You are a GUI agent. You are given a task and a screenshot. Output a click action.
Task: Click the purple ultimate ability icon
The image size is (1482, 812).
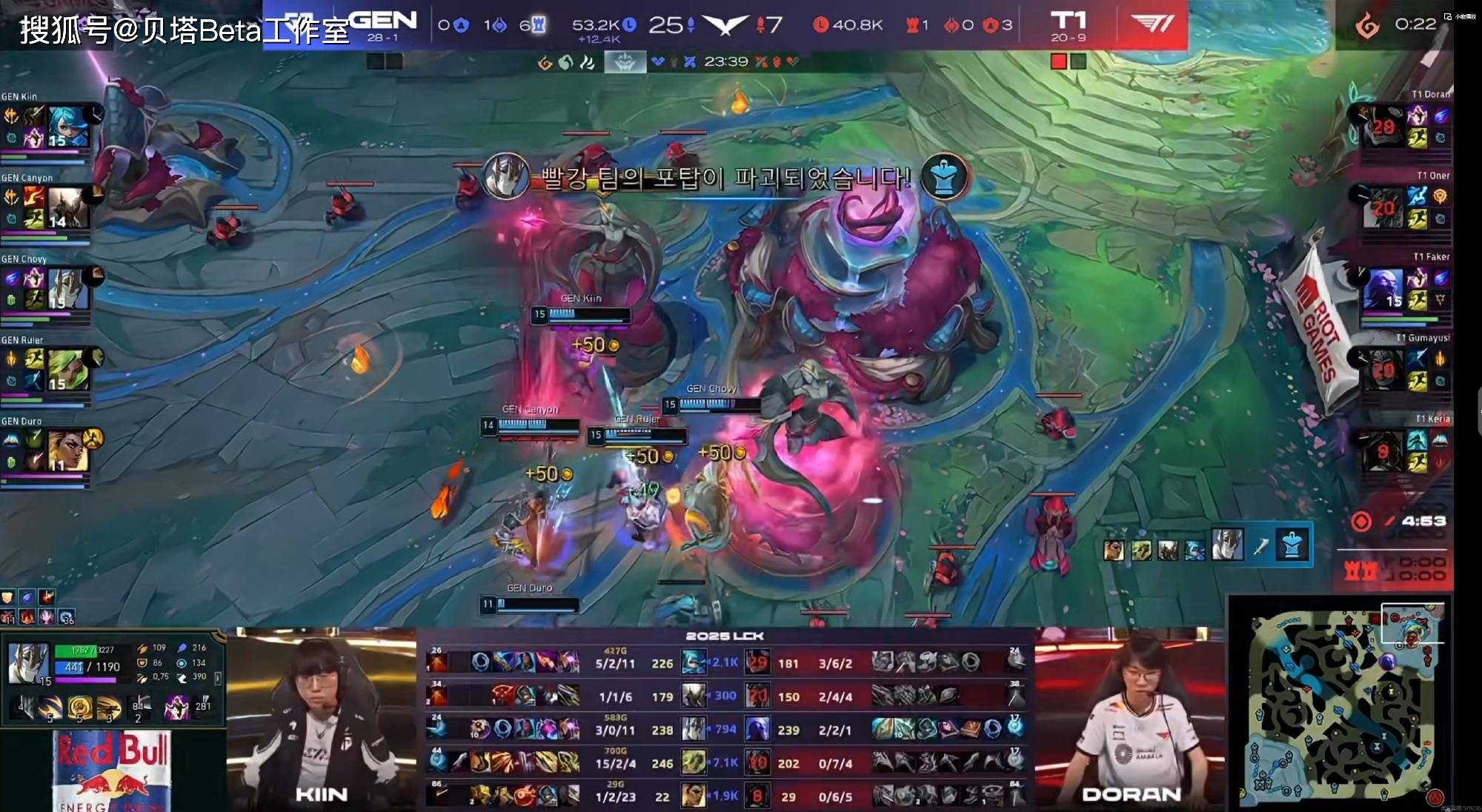click(x=176, y=707)
